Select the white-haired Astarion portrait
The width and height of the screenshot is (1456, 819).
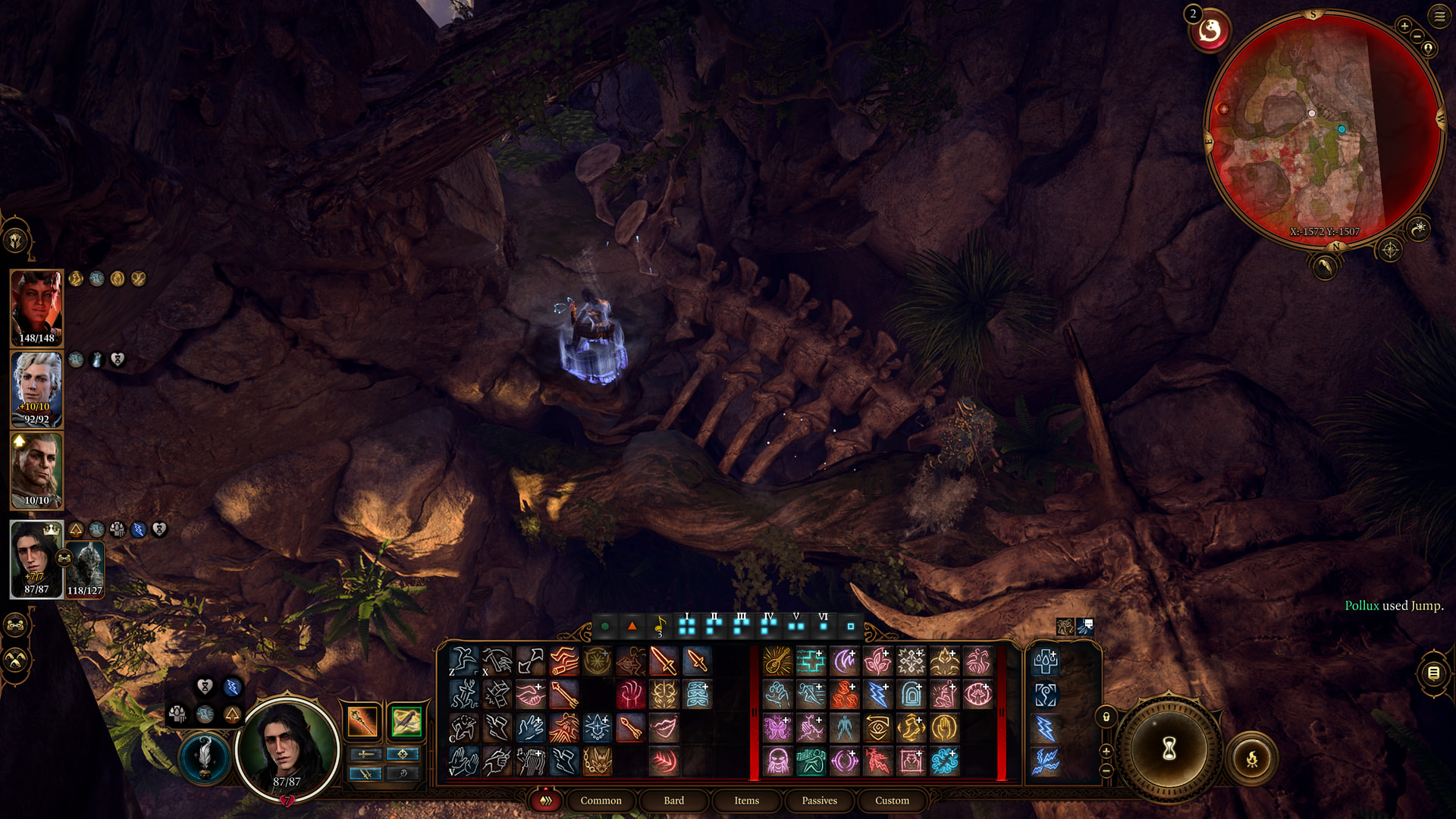coord(36,388)
